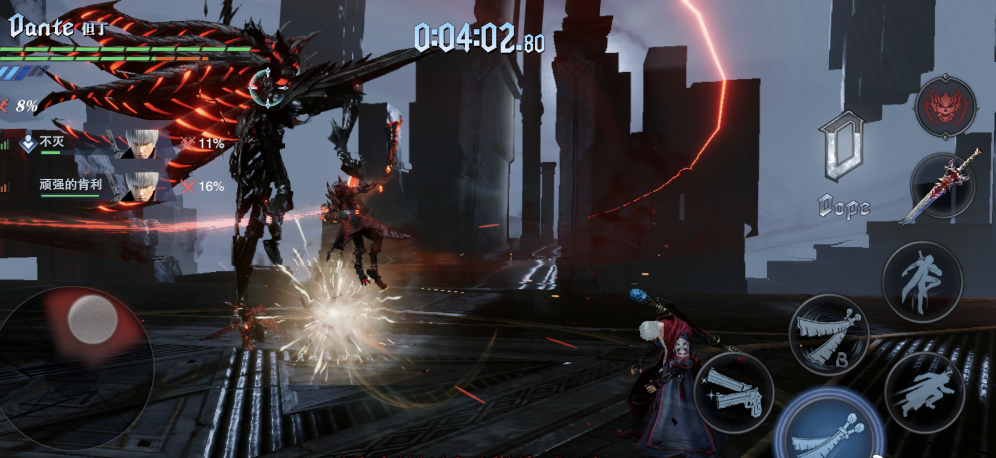Image resolution: width=996 pixels, height=458 pixels.
Task: Tap the jump button with leaping figure
Action: pos(922,281)
